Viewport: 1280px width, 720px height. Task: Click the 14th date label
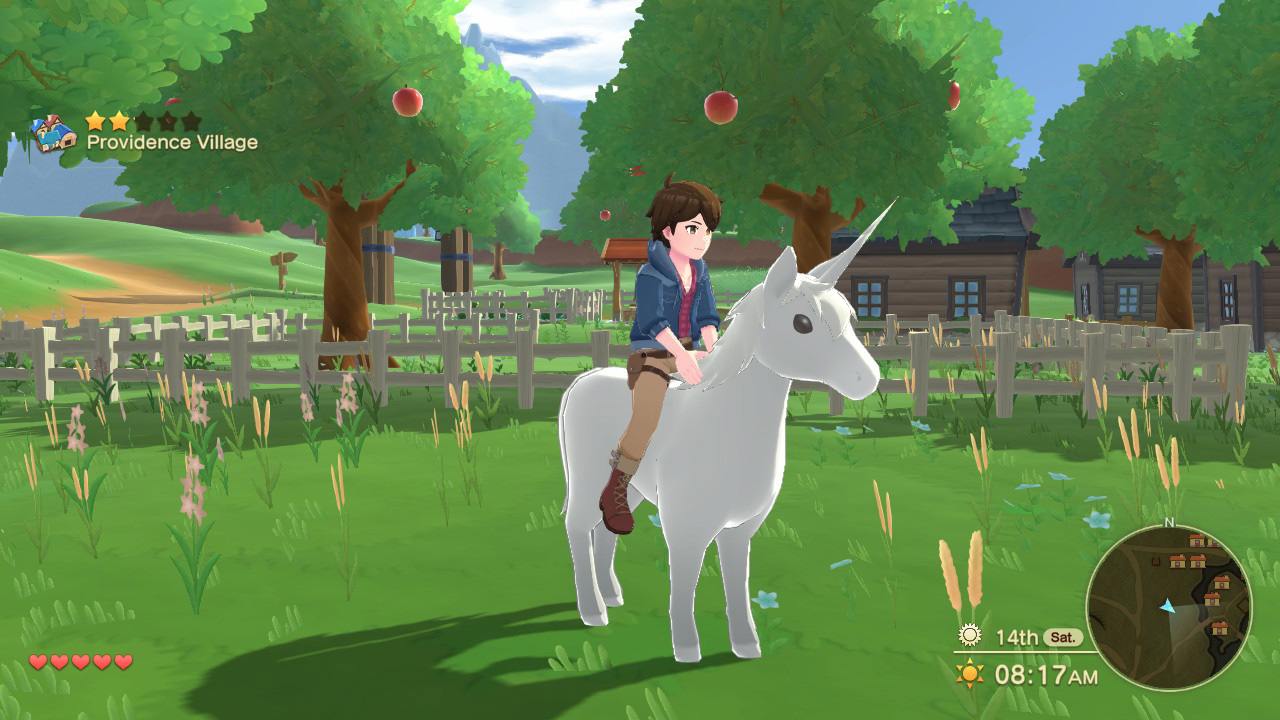point(1017,636)
